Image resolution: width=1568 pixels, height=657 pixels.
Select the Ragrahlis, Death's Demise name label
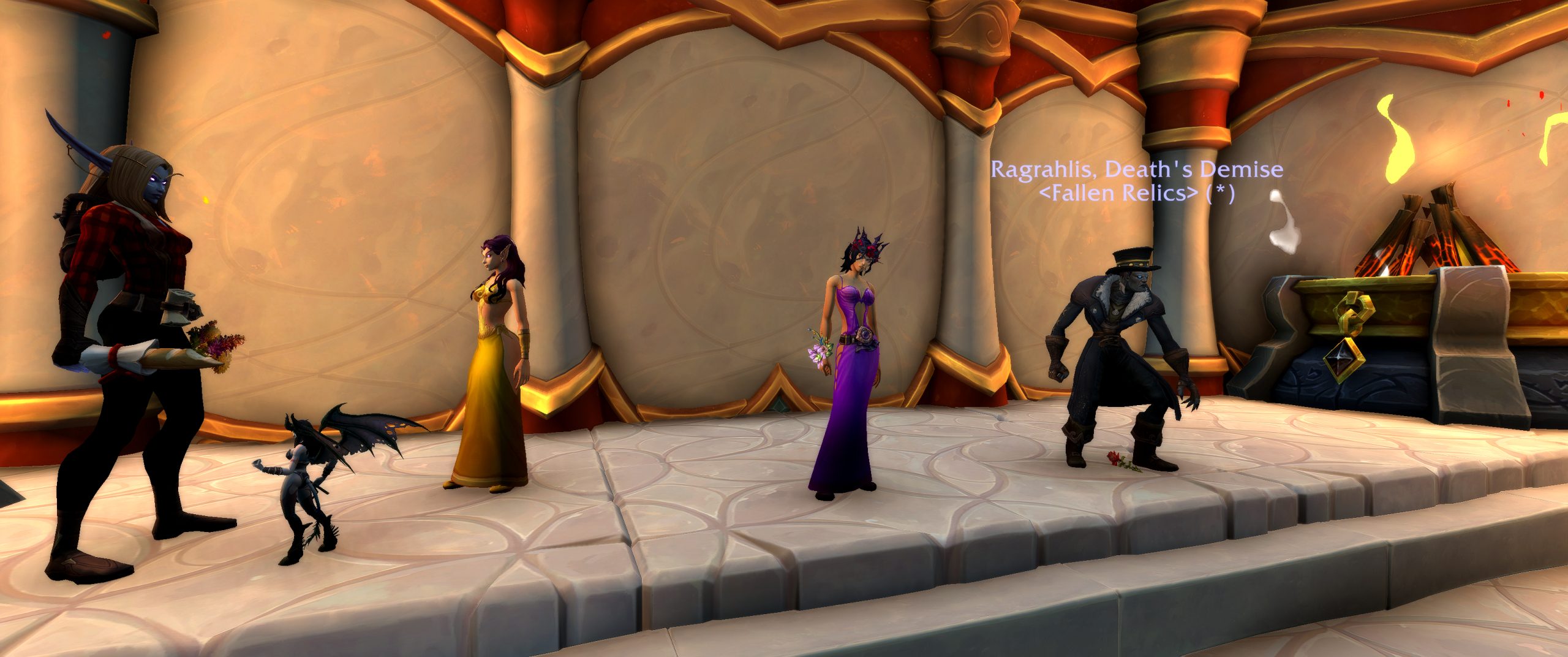[x=1137, y=169]
